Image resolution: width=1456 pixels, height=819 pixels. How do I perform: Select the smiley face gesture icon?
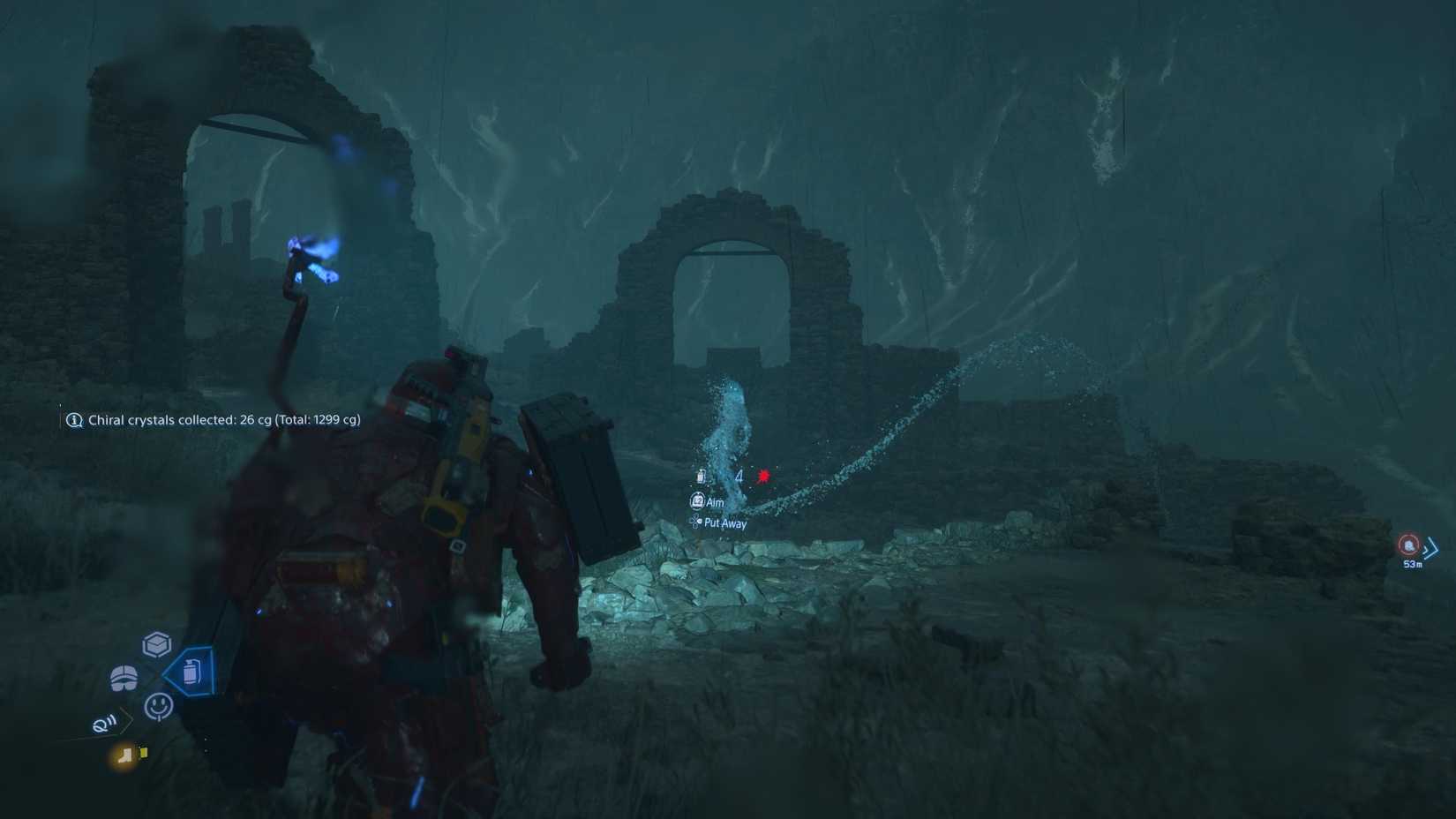(x=158, y=707)
